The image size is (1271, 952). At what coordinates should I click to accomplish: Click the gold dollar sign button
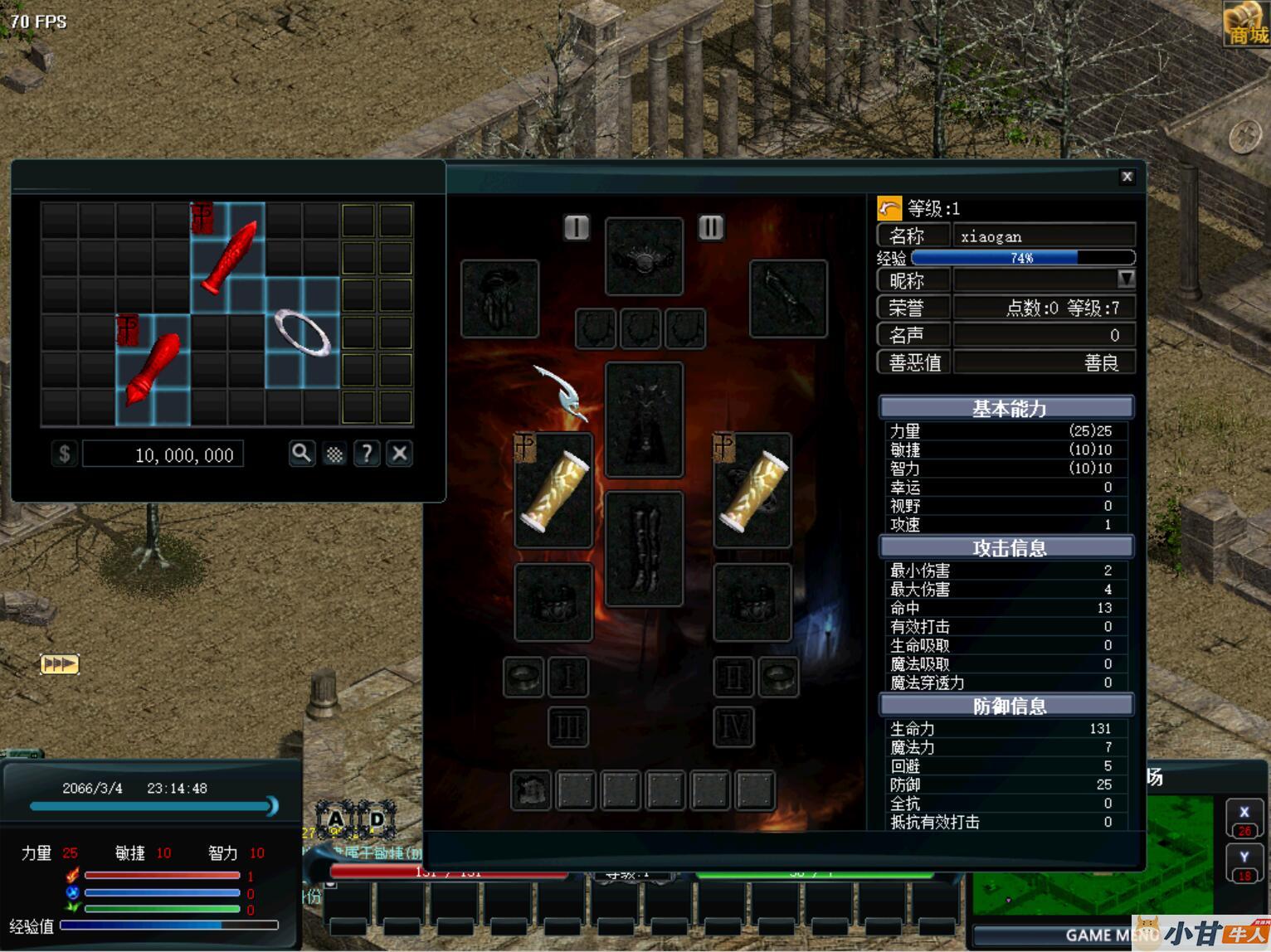(x=65, y=454)
